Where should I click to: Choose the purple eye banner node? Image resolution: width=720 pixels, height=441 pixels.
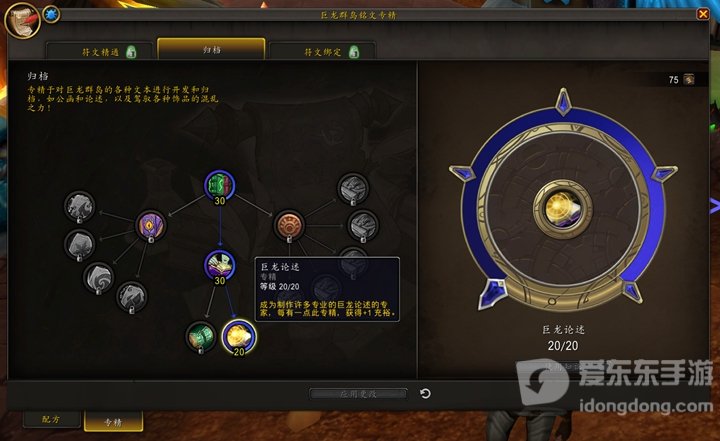tap(150, 223)
